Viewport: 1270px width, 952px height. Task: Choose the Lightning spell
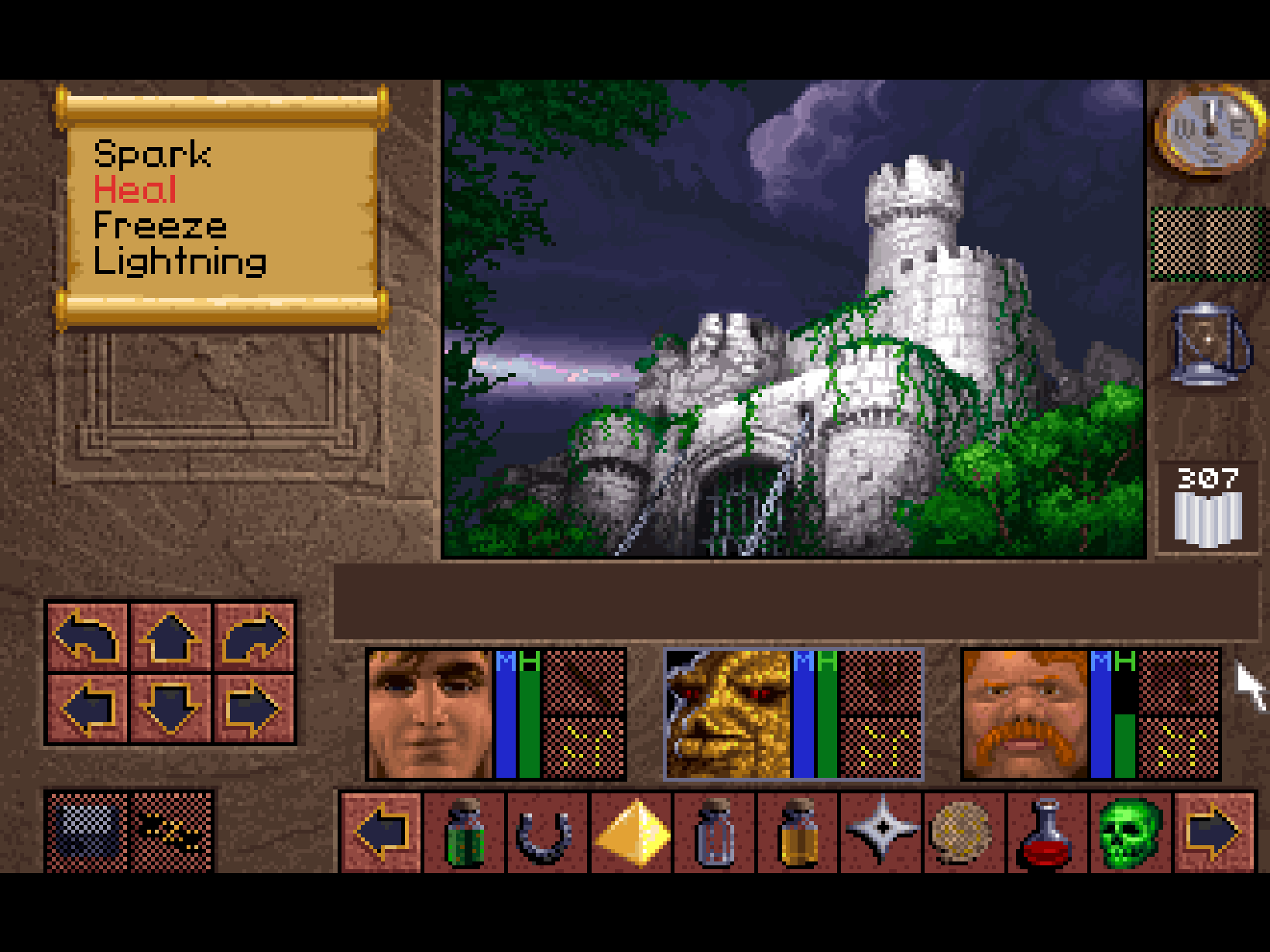[180, 262]
